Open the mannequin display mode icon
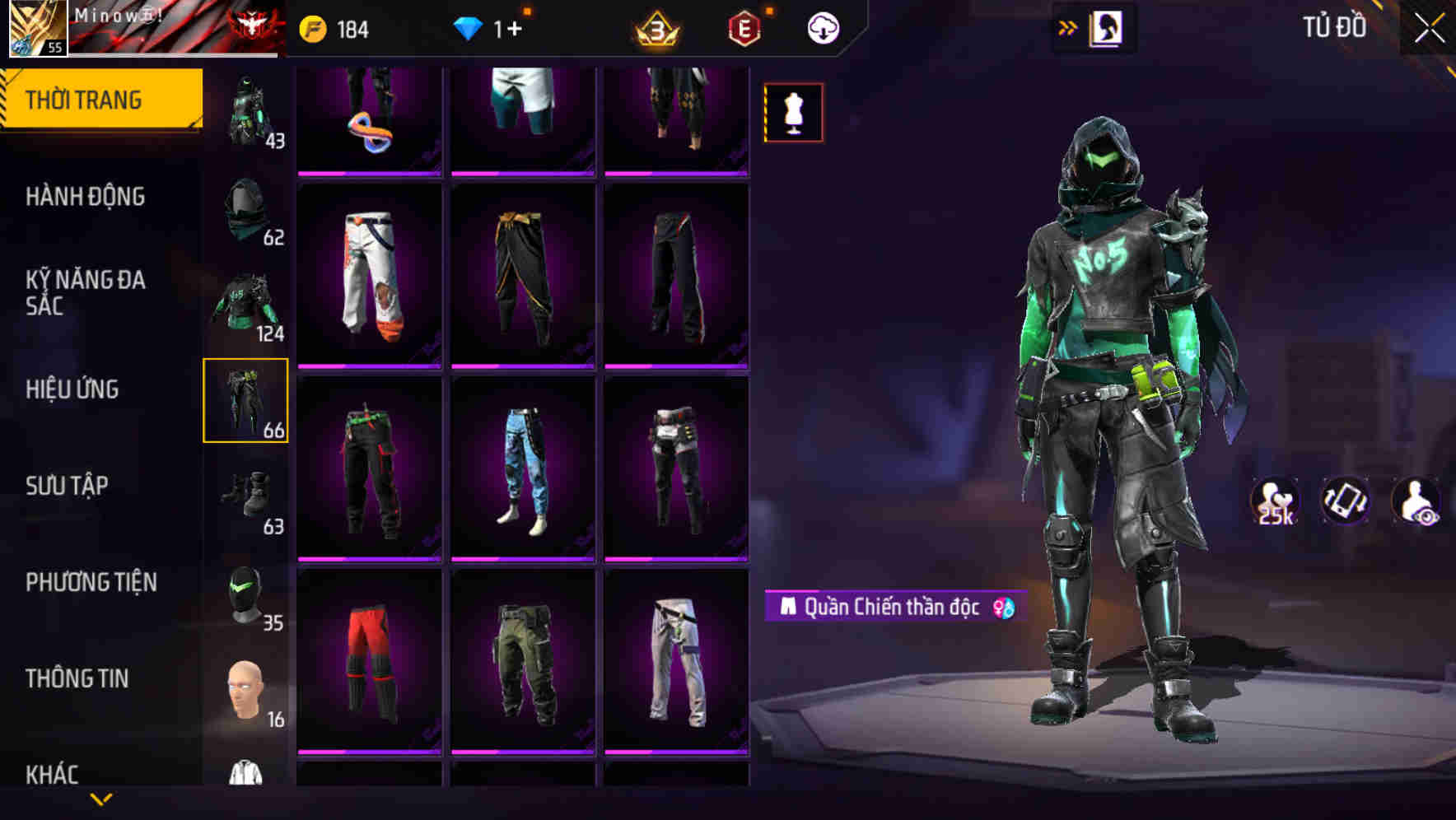Image resolution: width=1456 pixels, height=820 pixels. pos(792,112)
